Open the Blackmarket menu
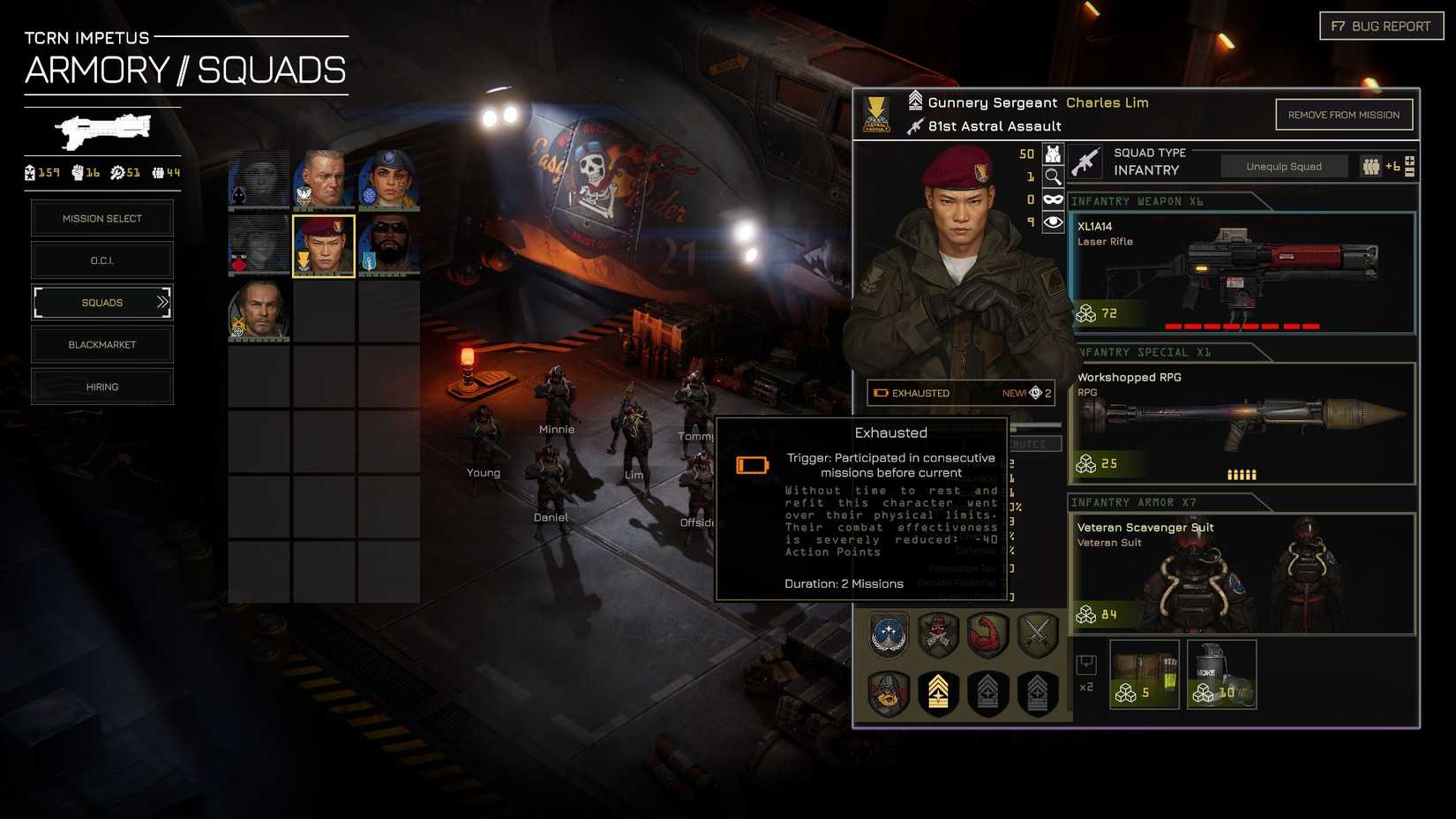The image size is (1456, 819). coord(102,345)
